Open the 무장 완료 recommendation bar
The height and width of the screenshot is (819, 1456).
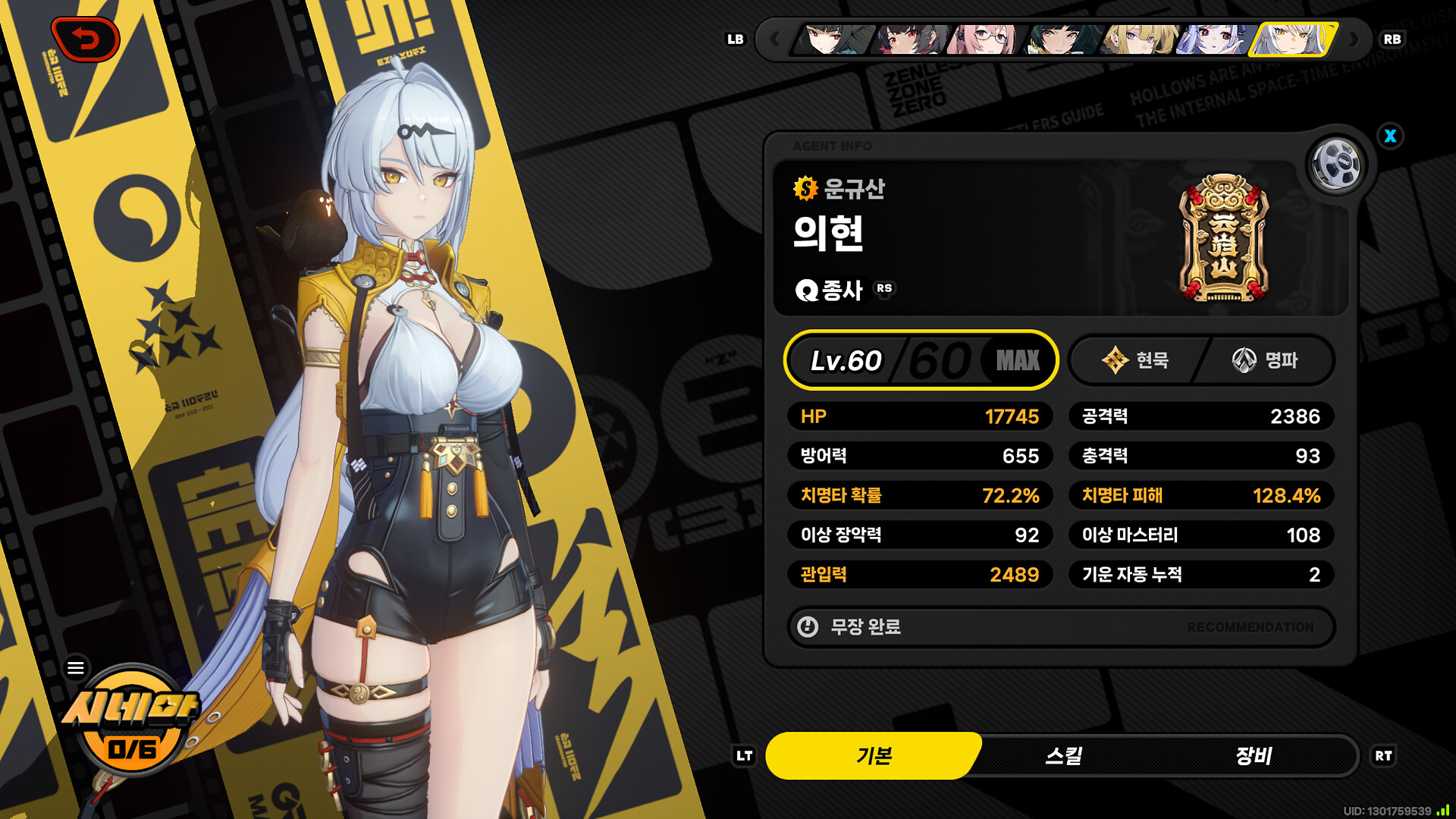pos(1061,627)
